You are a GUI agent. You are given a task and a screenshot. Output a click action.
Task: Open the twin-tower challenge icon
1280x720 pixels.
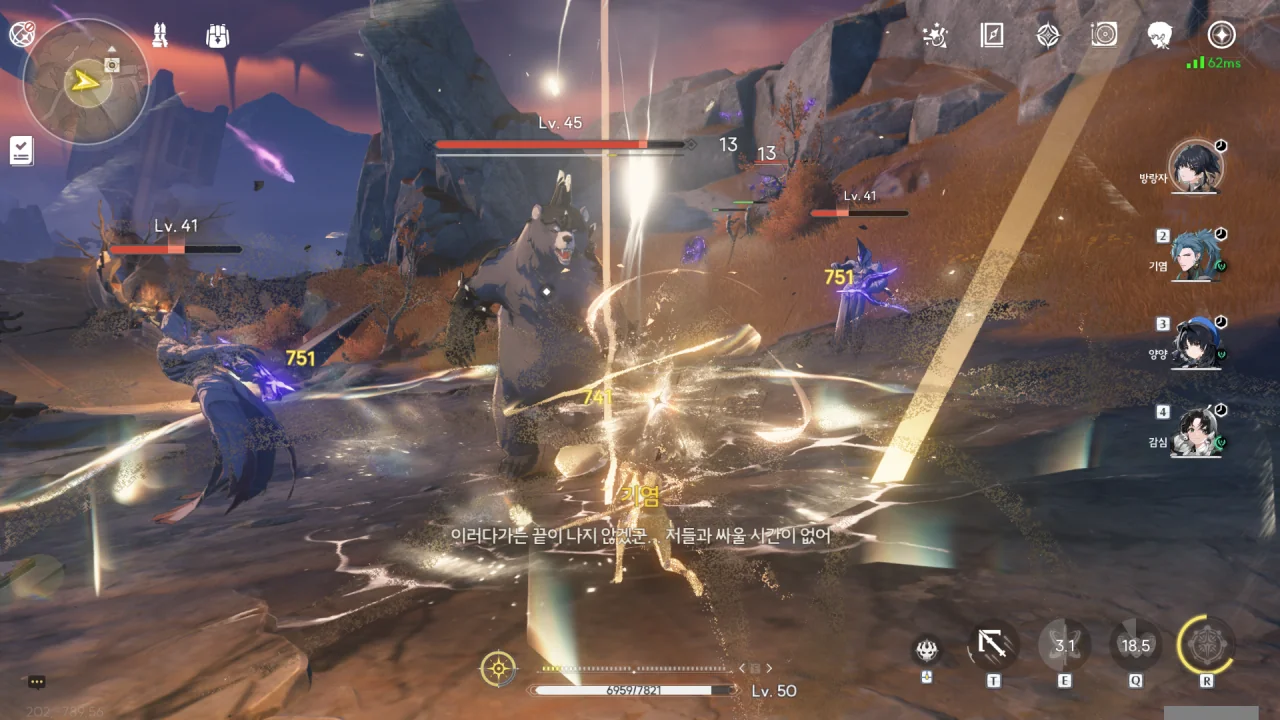tap(161, 36)
